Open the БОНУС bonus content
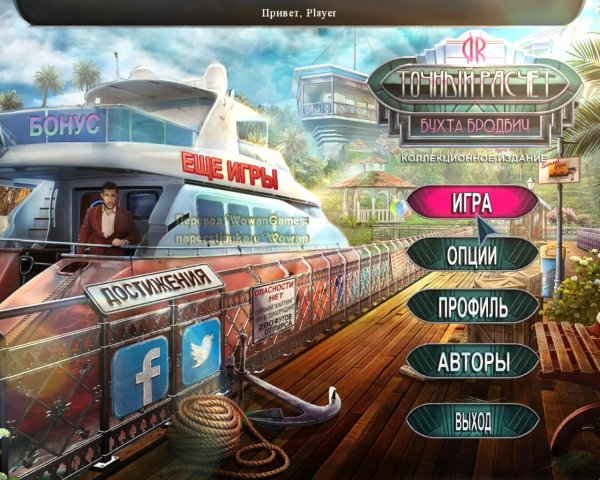600x480 pixels. click(x=65, y=127)
